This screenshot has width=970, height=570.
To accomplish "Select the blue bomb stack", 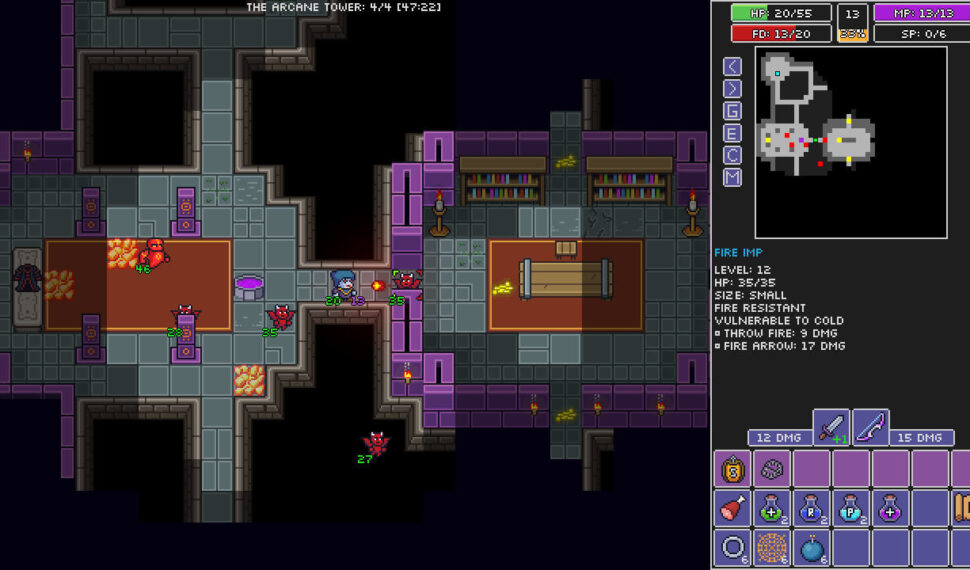I will (x=812, y=548).
